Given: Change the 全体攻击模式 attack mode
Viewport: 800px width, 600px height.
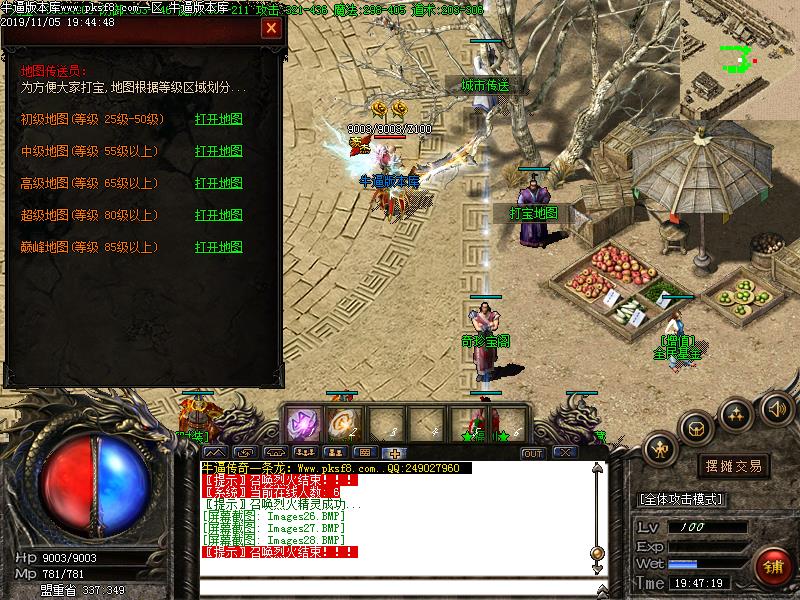Looking at the screenshot, I should click(682, 499).
